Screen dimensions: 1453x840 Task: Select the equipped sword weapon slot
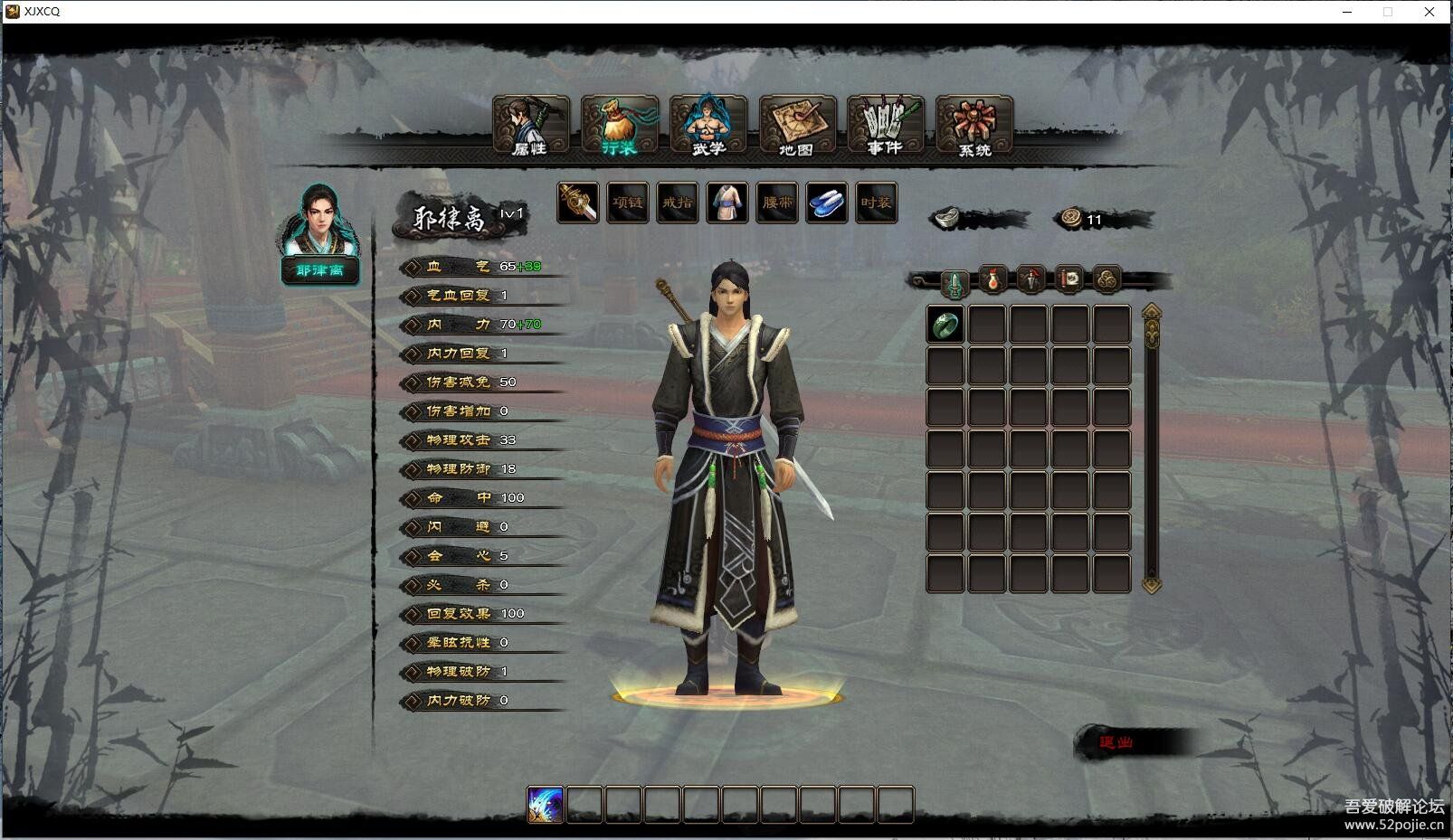tap(577, 203)
